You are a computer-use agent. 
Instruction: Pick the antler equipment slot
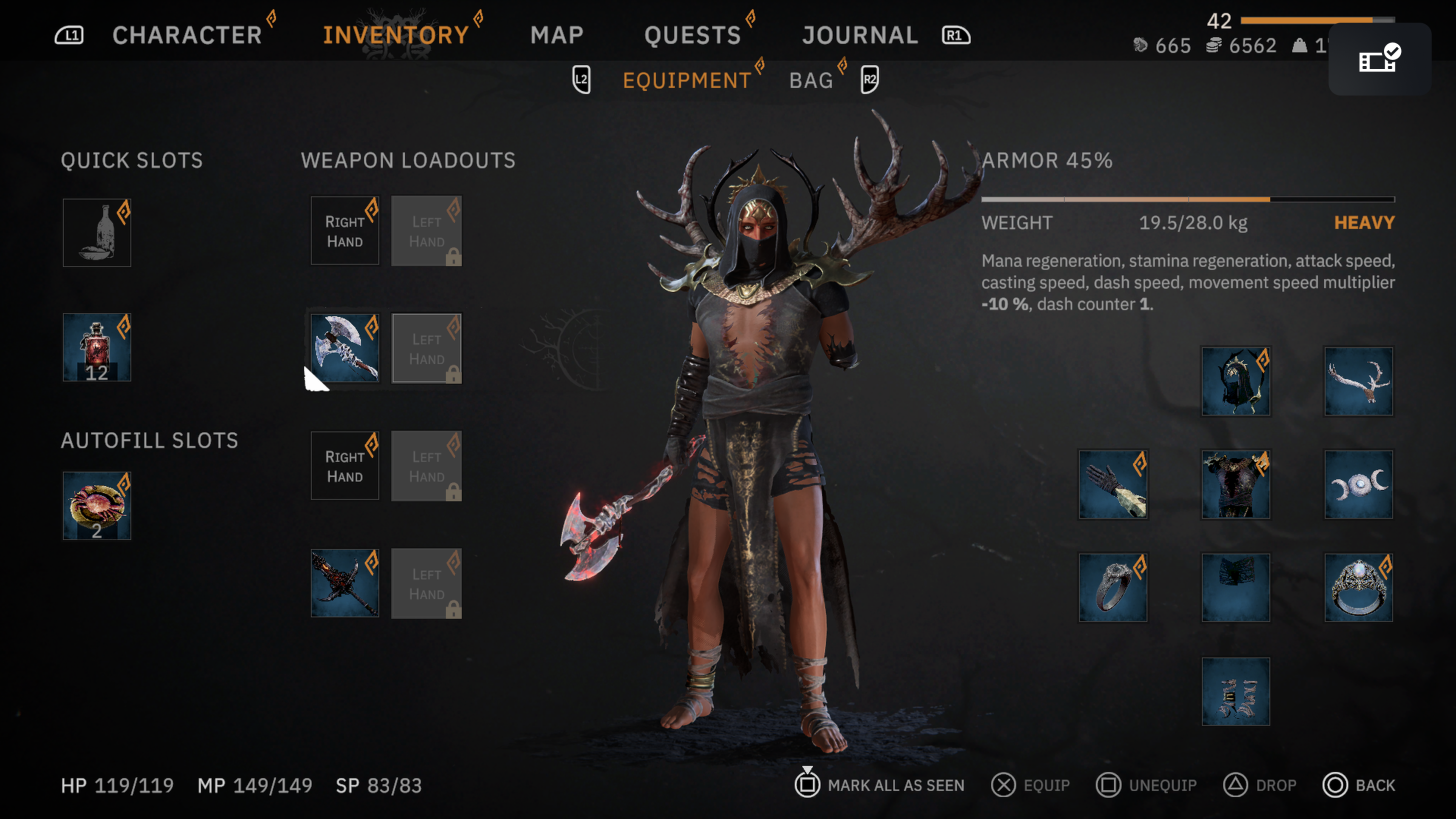click(x=1358, y=381)
